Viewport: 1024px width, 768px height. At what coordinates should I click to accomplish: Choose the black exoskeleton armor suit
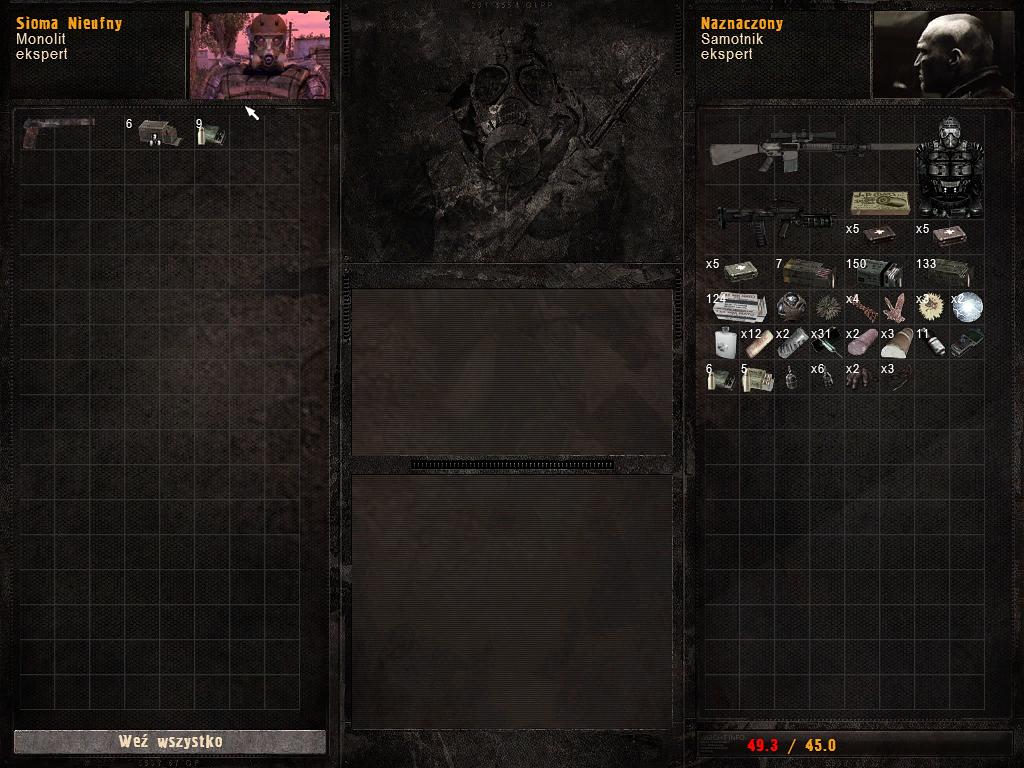[949, 167]
